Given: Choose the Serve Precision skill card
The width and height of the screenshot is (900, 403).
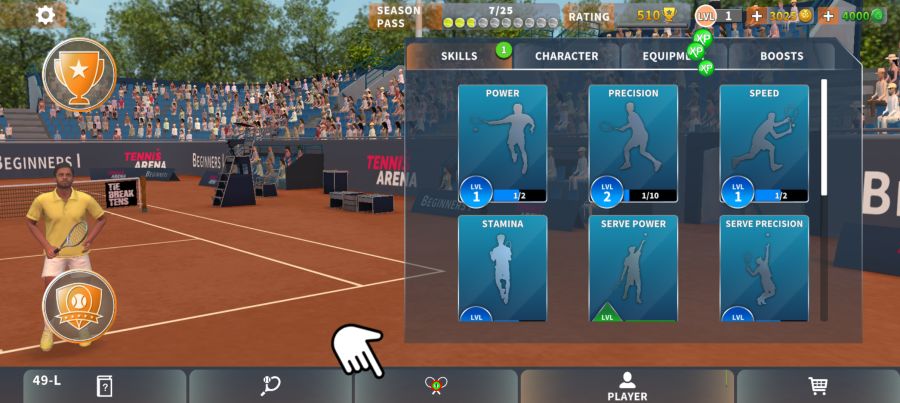Looking at the screenshot, I should pos(764,268).
